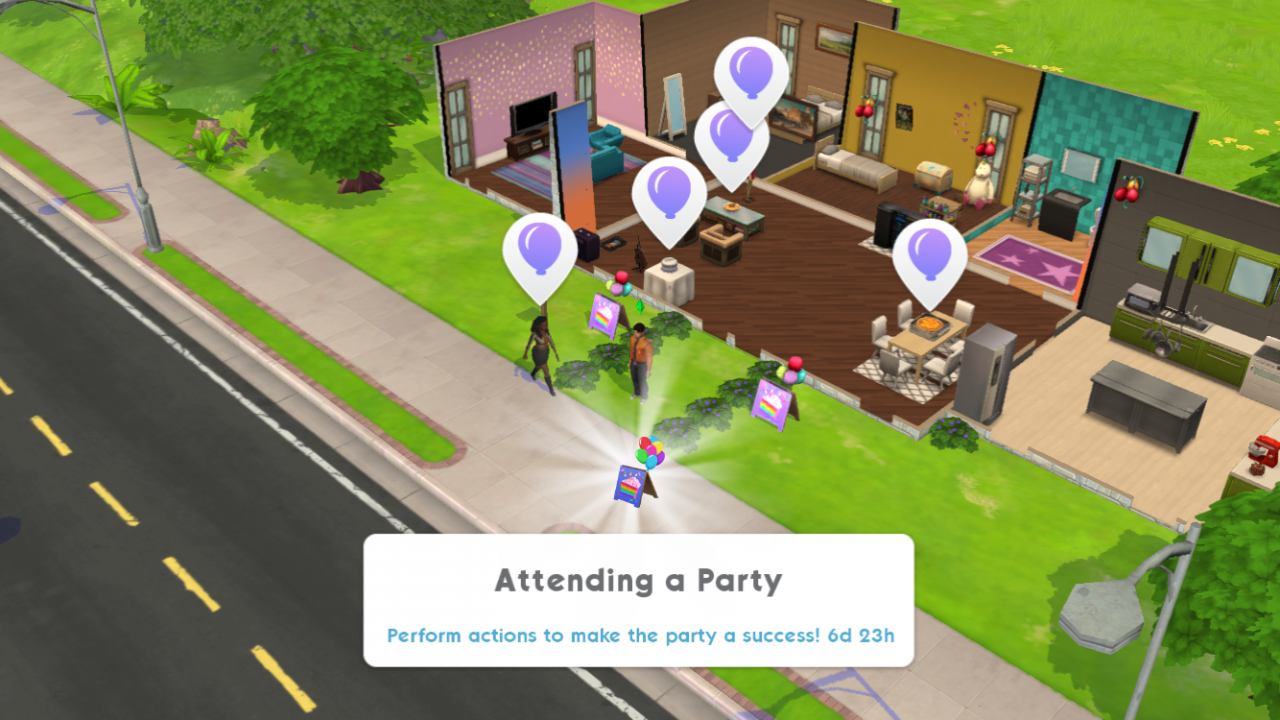Open the topmost balloon marker near the bedroom
Image resolution: width=1280 pixels, height=720 pixels.
751,72
